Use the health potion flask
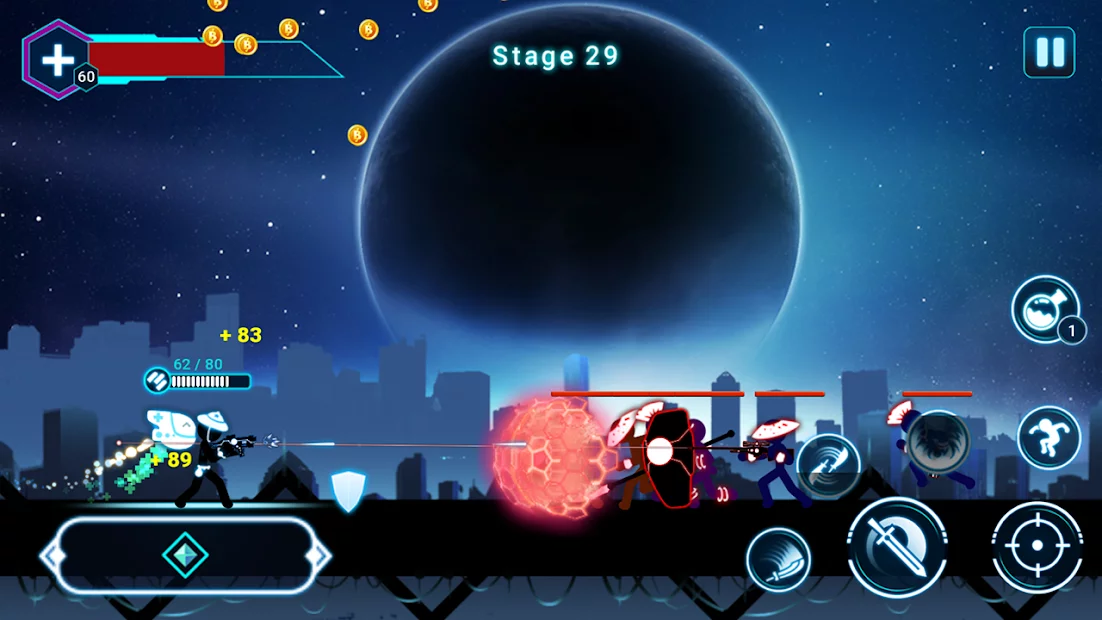This screenshot has width=1102, height=620. pyautogui.click(x=1045, y=309)
